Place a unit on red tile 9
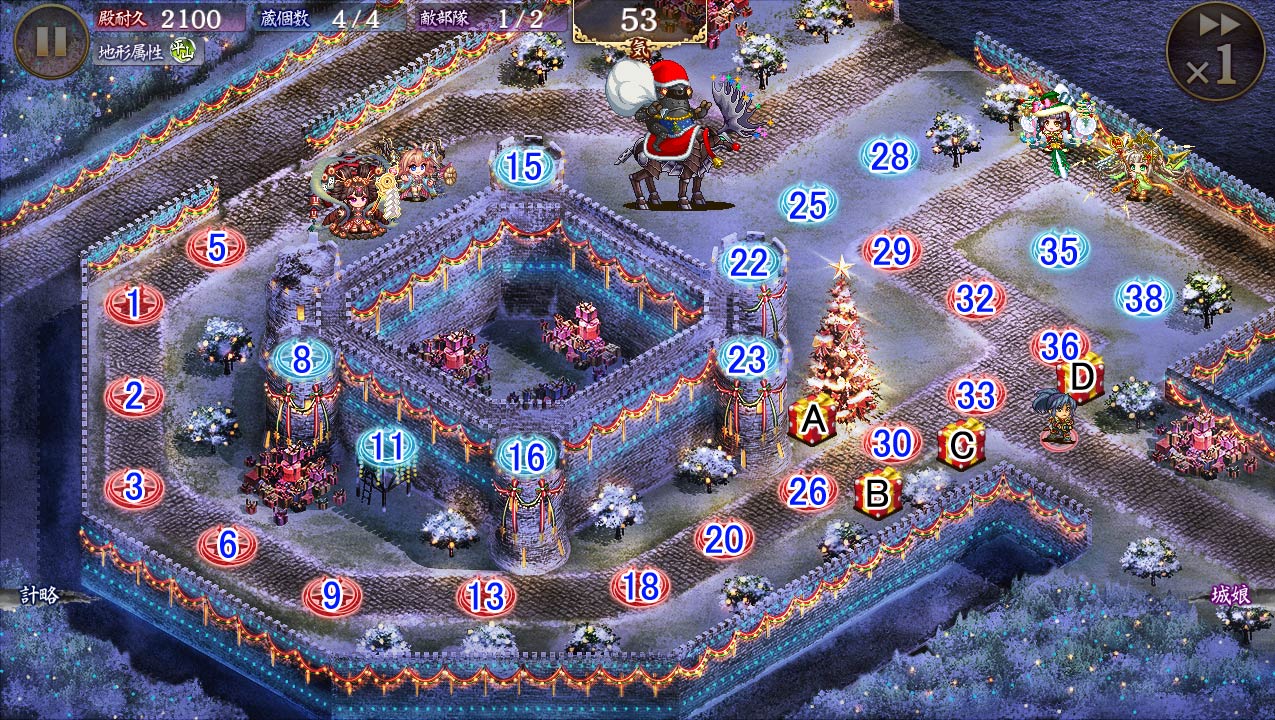This screenshot has width=1275, height=720. pos(332,596)
